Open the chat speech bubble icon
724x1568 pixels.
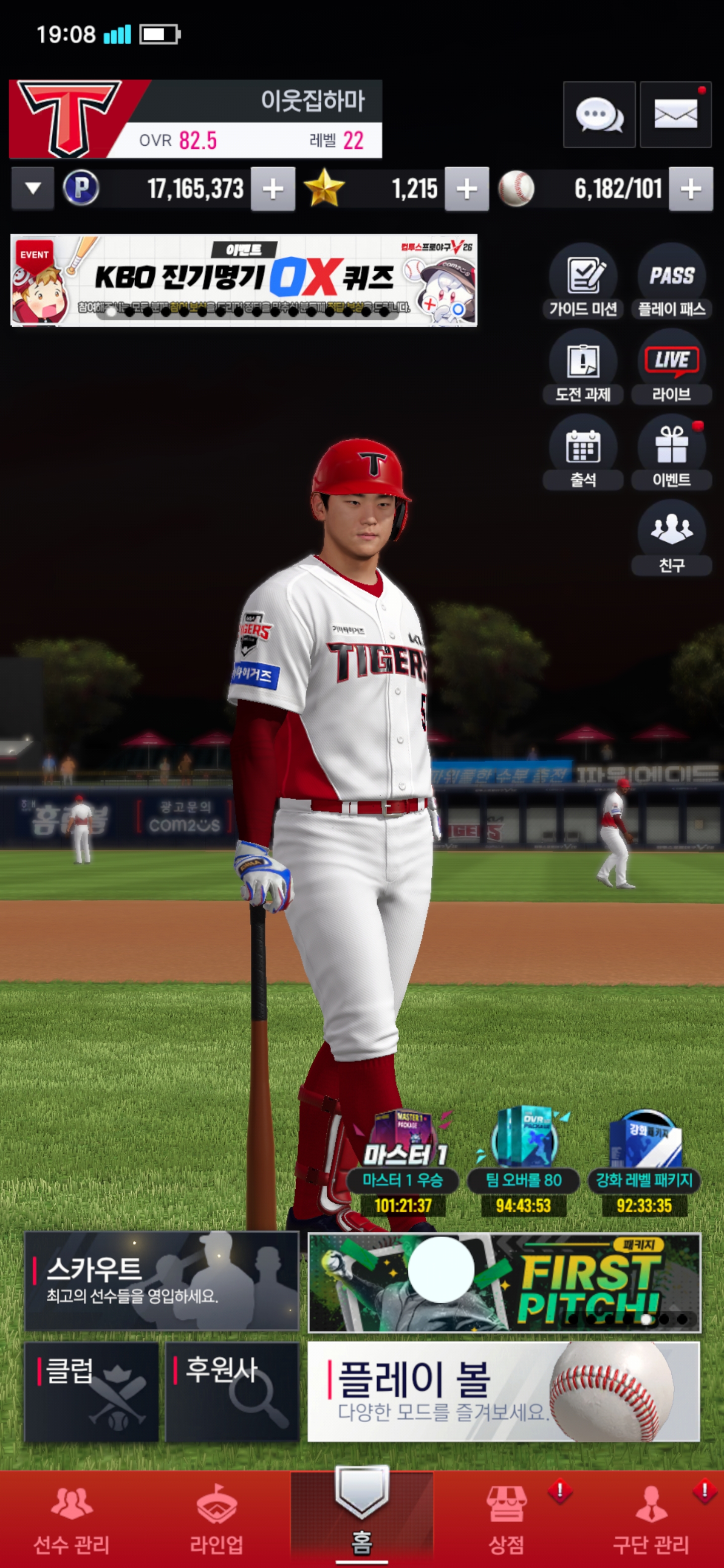[599, 115]
